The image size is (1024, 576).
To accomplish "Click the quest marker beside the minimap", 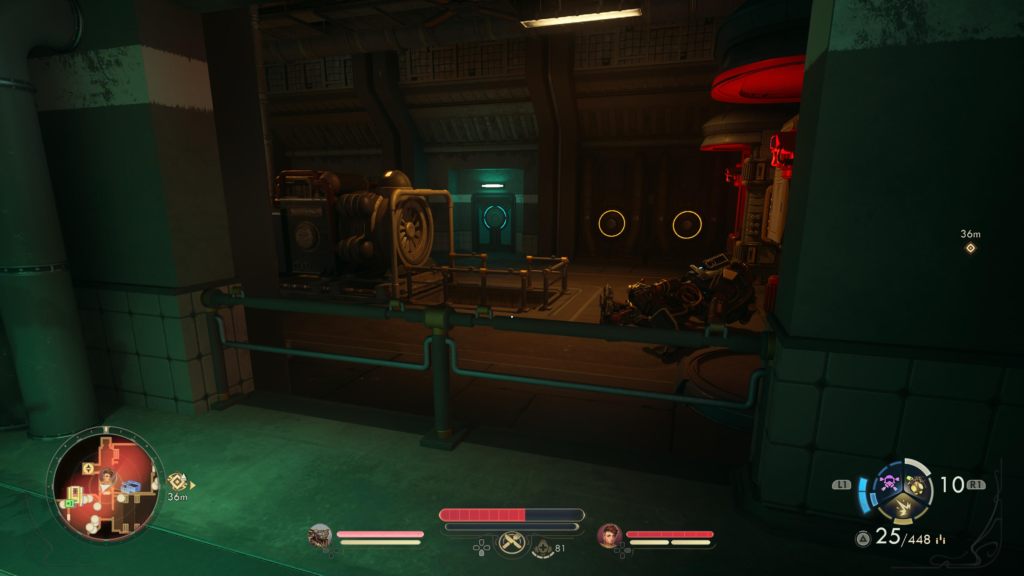I will point(177,482).
